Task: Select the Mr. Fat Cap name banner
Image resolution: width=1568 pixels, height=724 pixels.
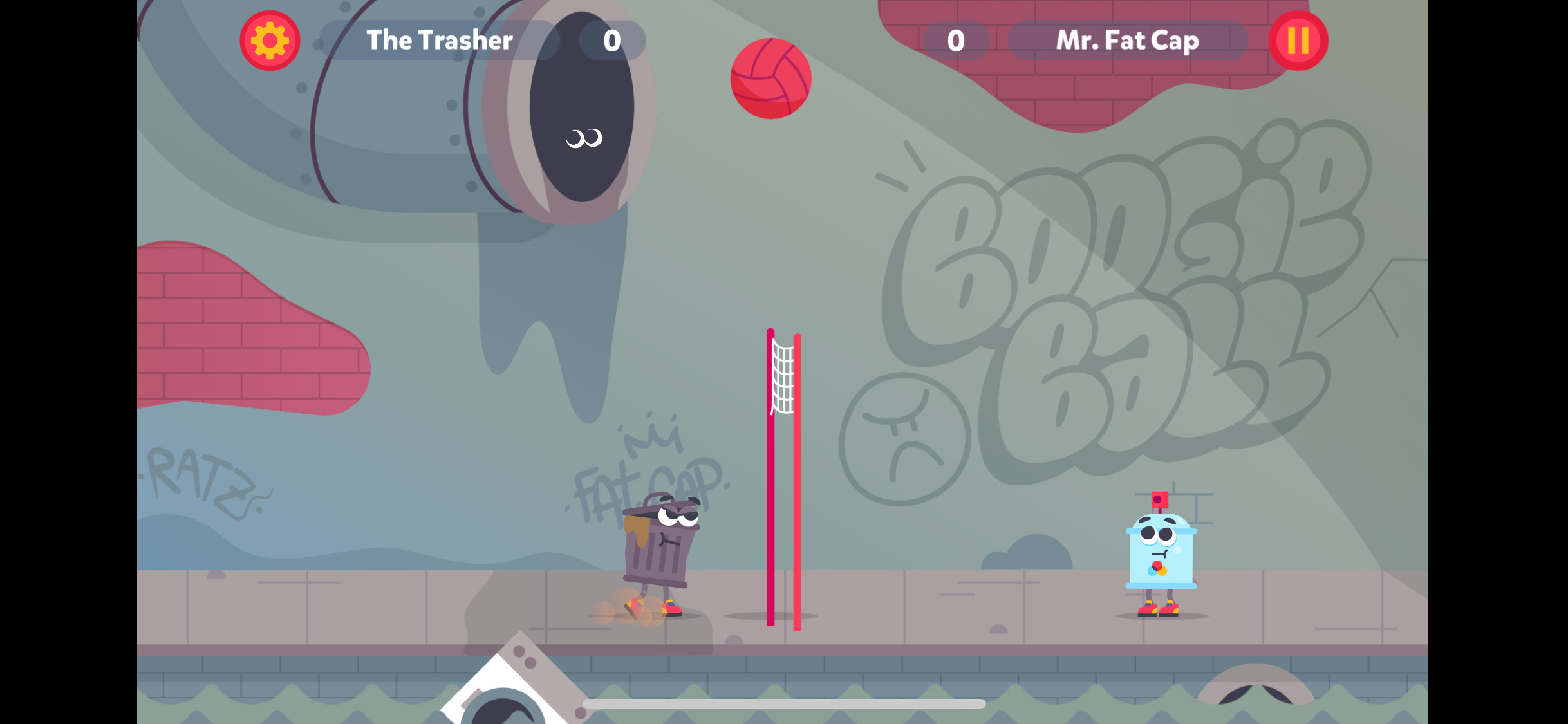Action: click(1127, 40)
